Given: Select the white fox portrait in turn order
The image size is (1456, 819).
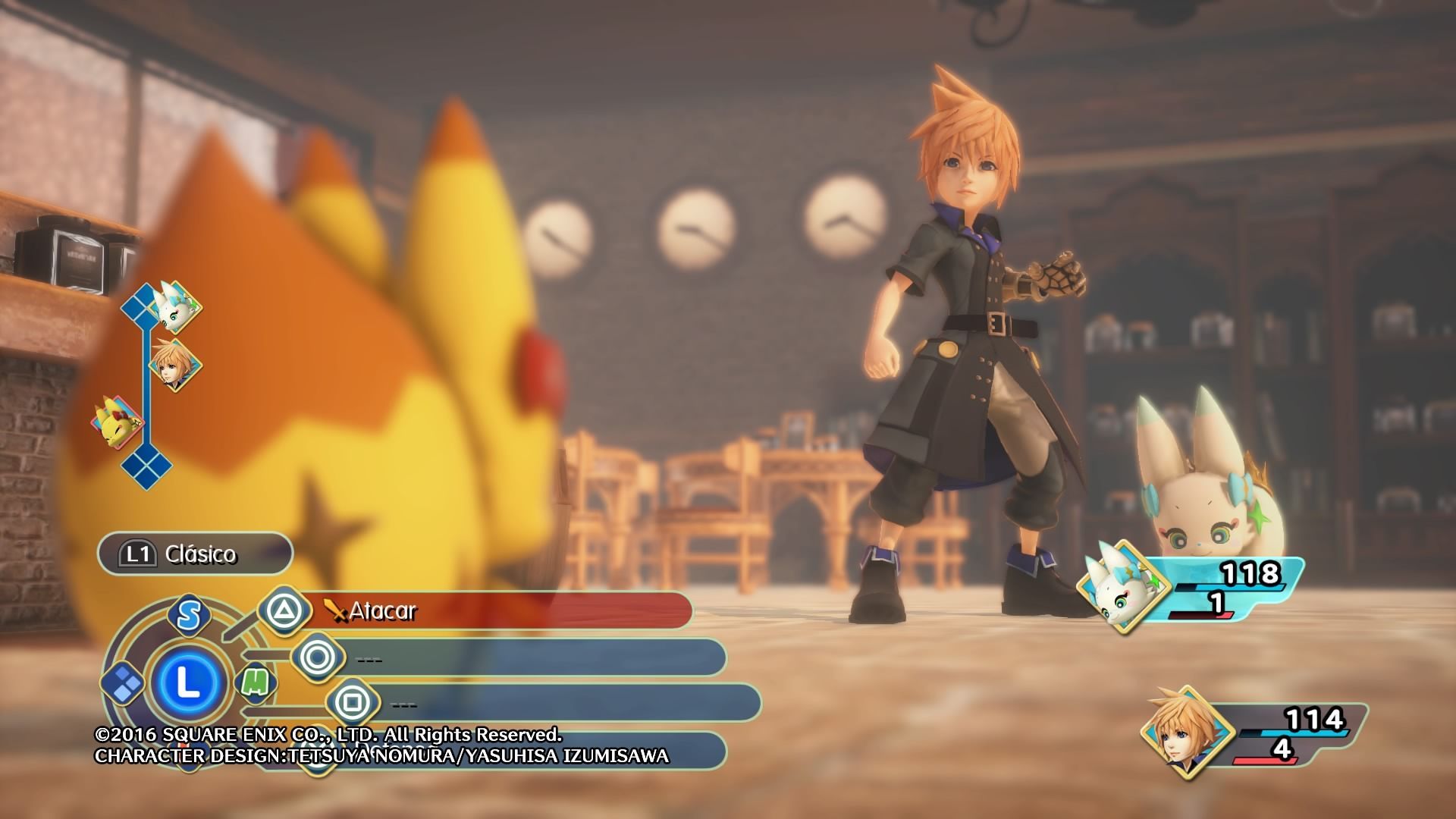Looking at the screenshot, I should [x=176, y=306].
